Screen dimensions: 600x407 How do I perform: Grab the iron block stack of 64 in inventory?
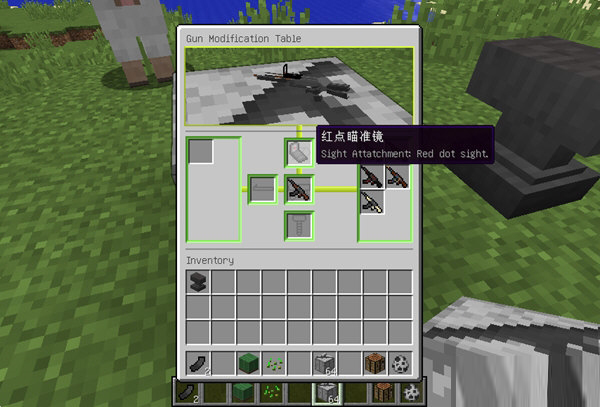pyautogui.click(x=324, y=363)
